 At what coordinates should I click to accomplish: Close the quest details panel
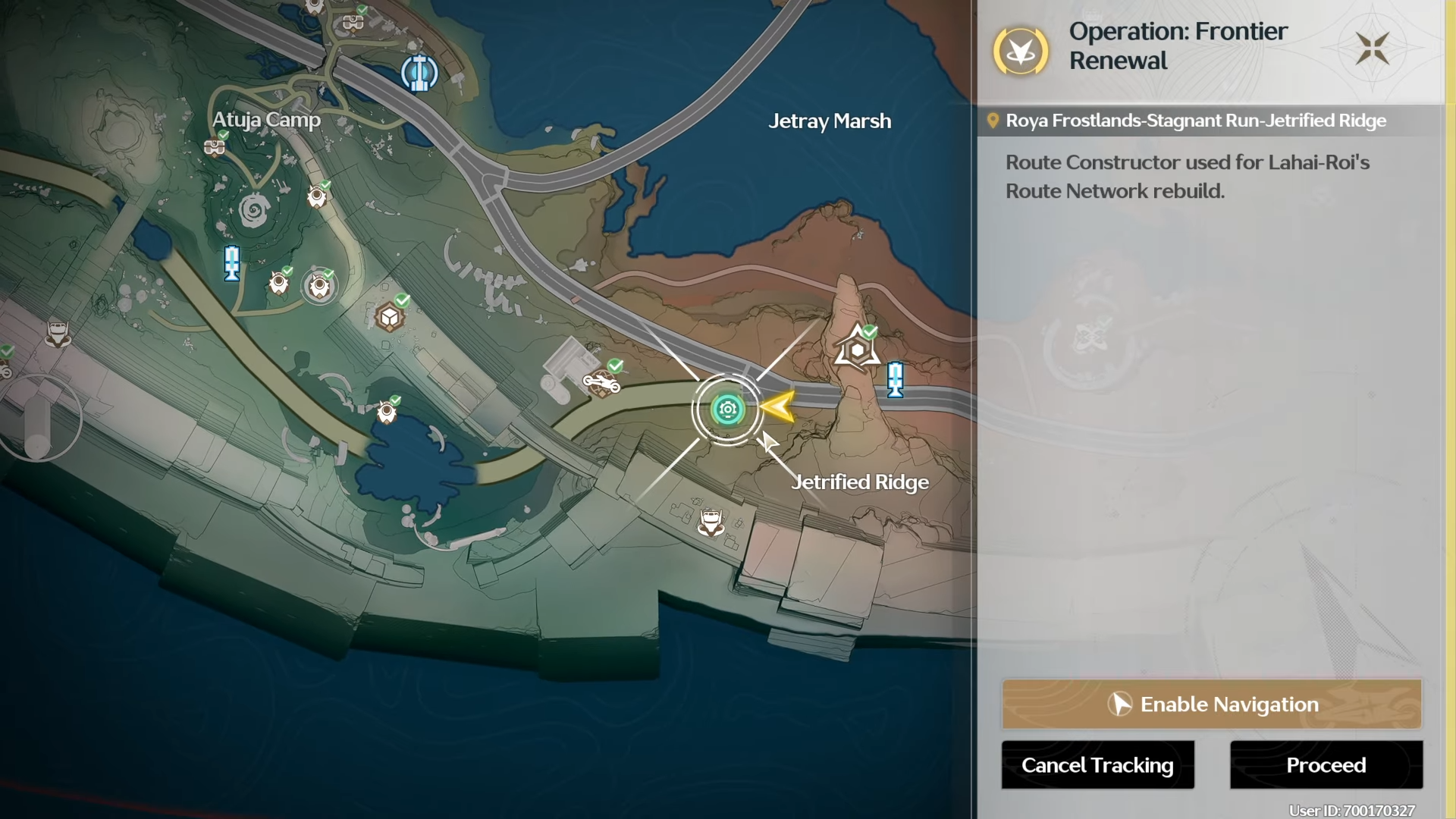pyautogui.click(x=1372, y=49)
